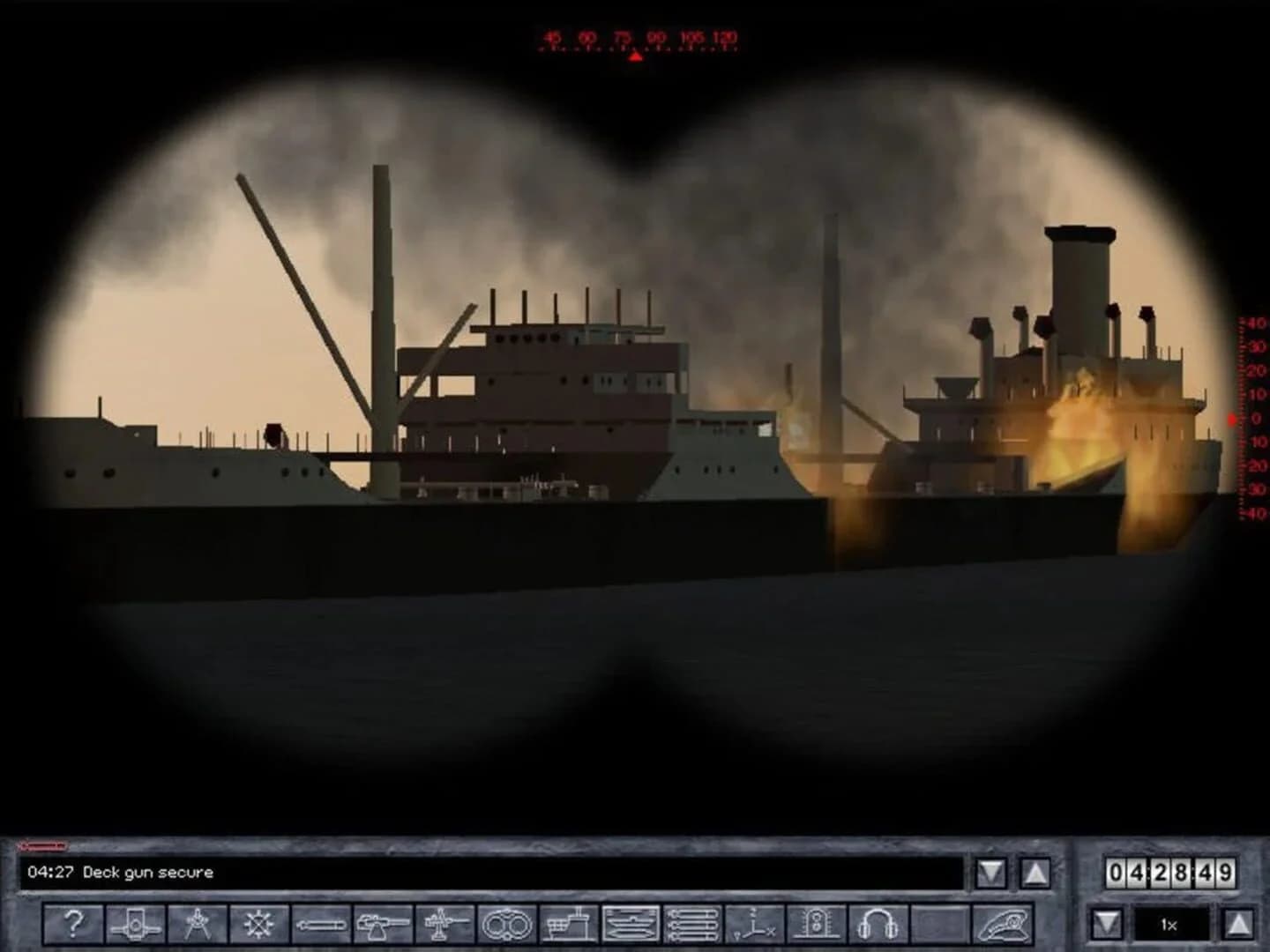Open the navigation chart with the dividers icon

pyautogui.click(x=198, y=924)
